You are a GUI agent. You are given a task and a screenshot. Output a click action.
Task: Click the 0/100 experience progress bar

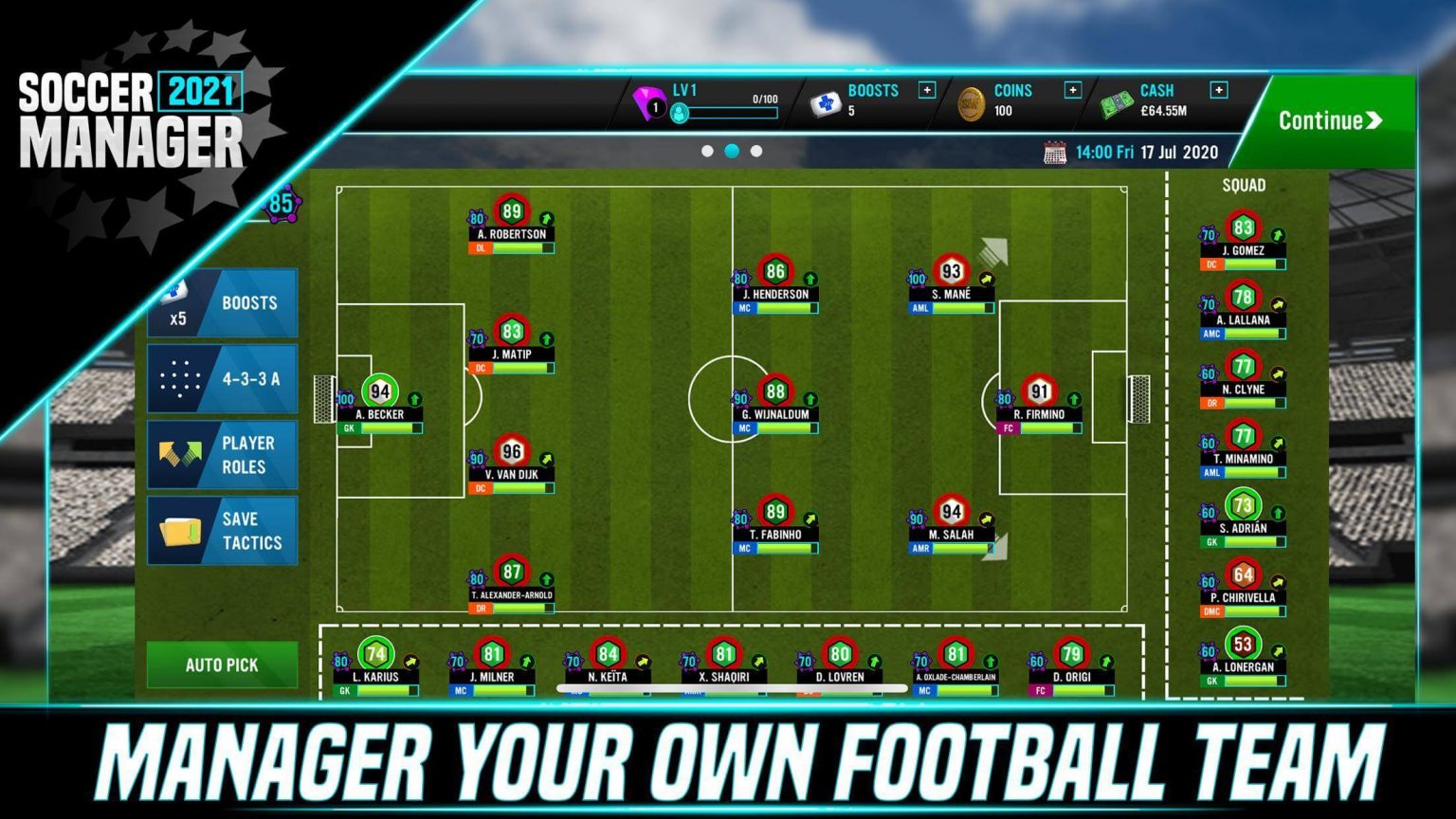click(732, 111)
